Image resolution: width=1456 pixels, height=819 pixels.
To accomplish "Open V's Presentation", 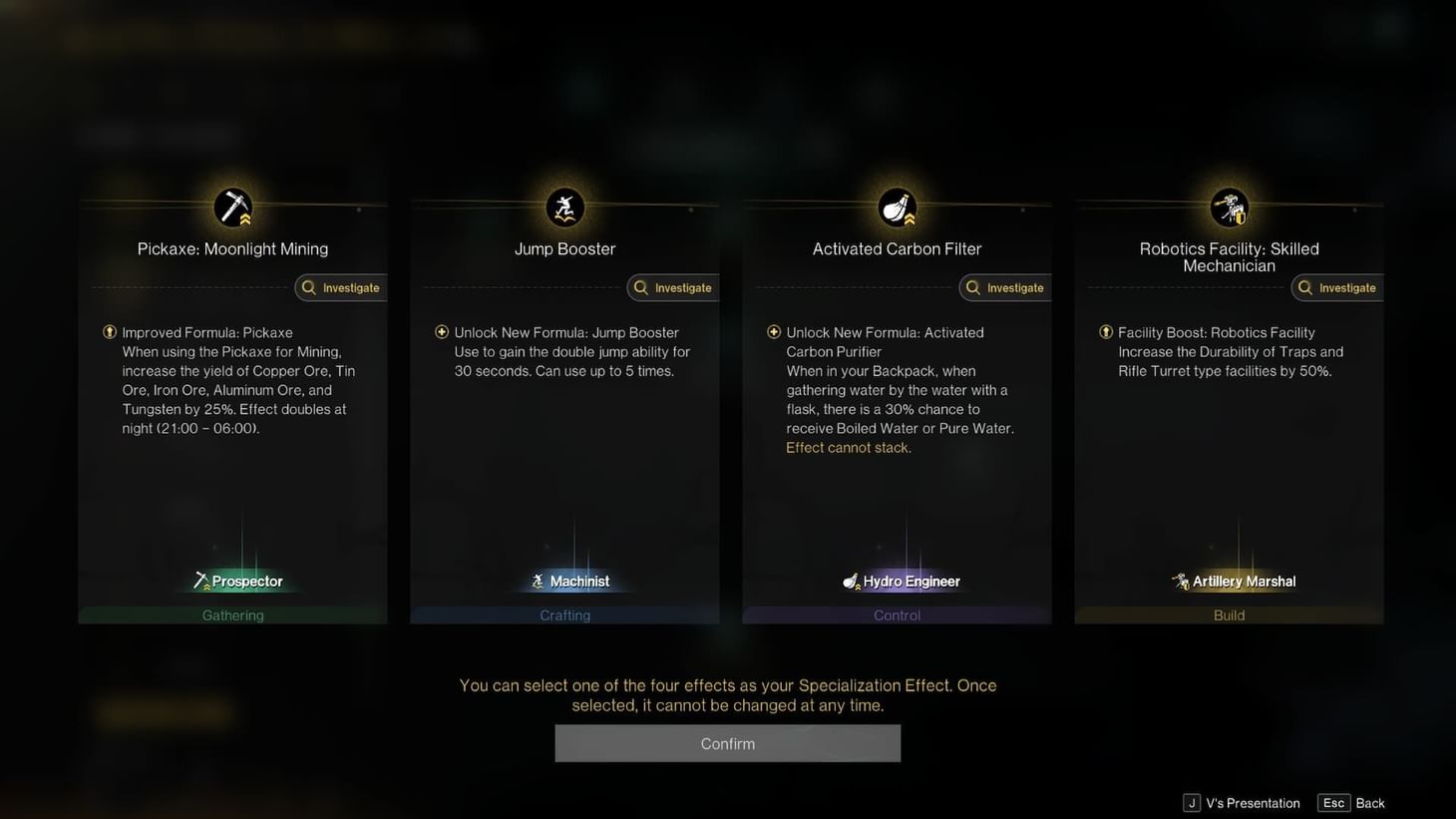I will tap(1252, 803).
